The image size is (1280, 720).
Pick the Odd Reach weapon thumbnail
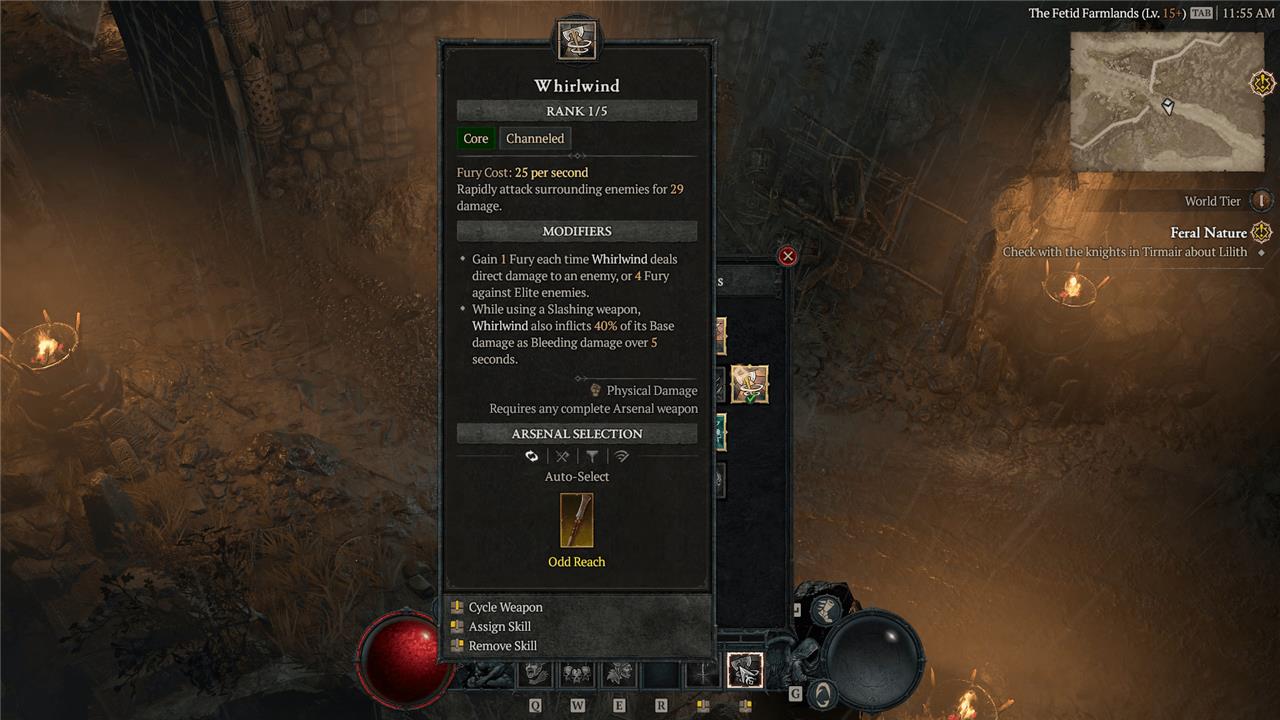point(577,521)
